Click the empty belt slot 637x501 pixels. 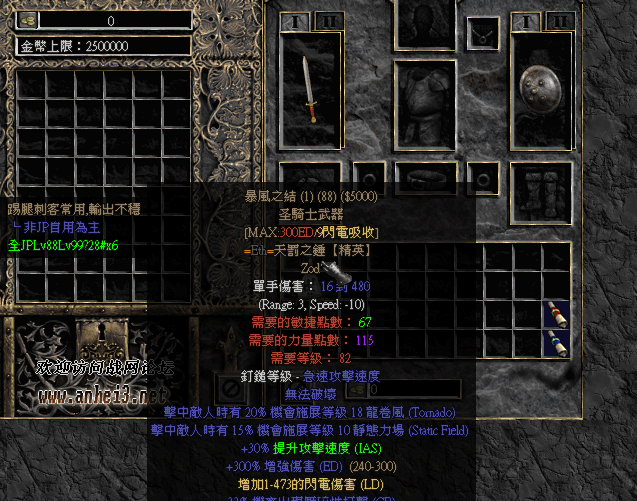[x=426, y=177]
